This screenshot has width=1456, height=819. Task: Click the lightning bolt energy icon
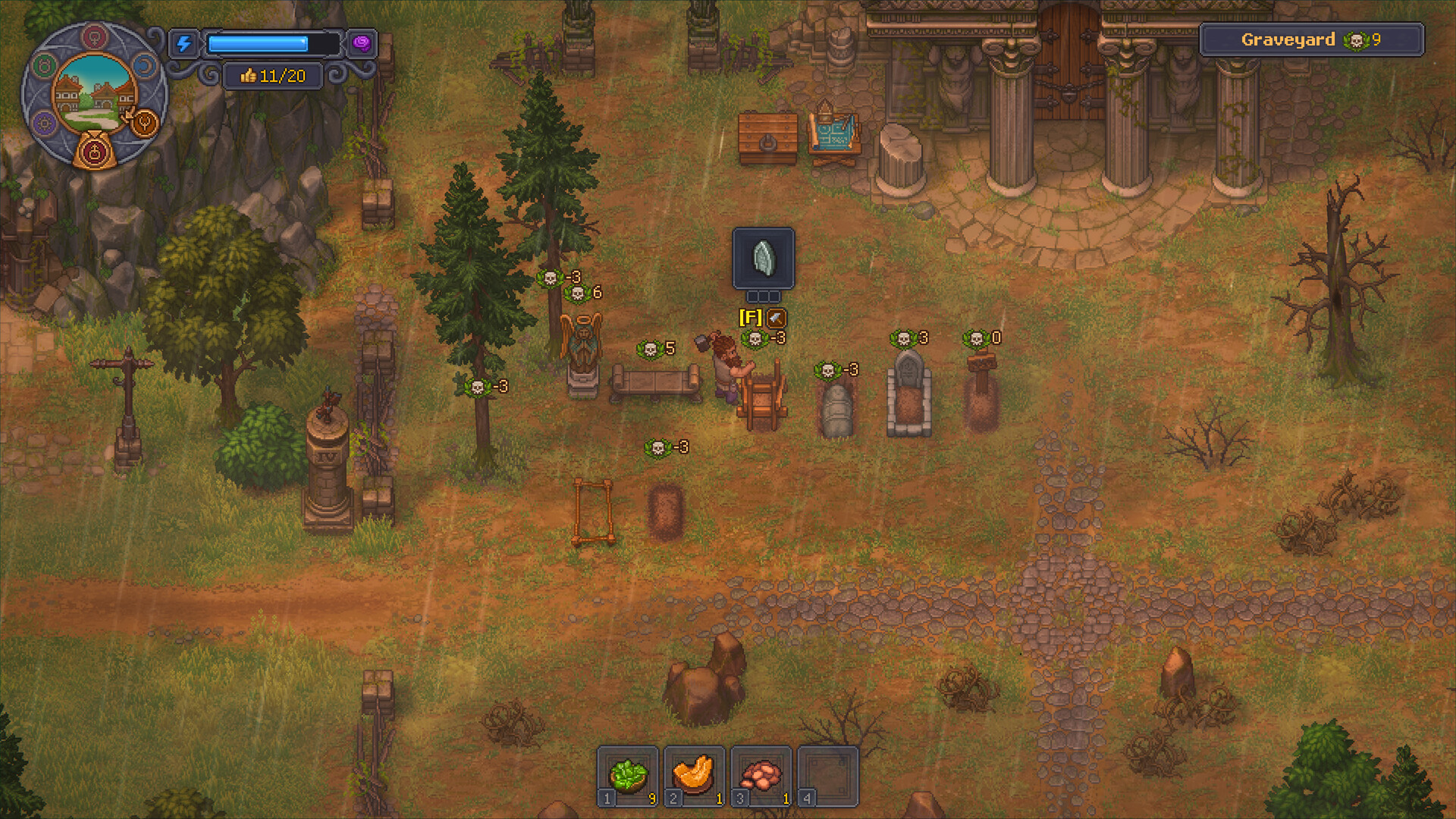click(x=184, y=42)
